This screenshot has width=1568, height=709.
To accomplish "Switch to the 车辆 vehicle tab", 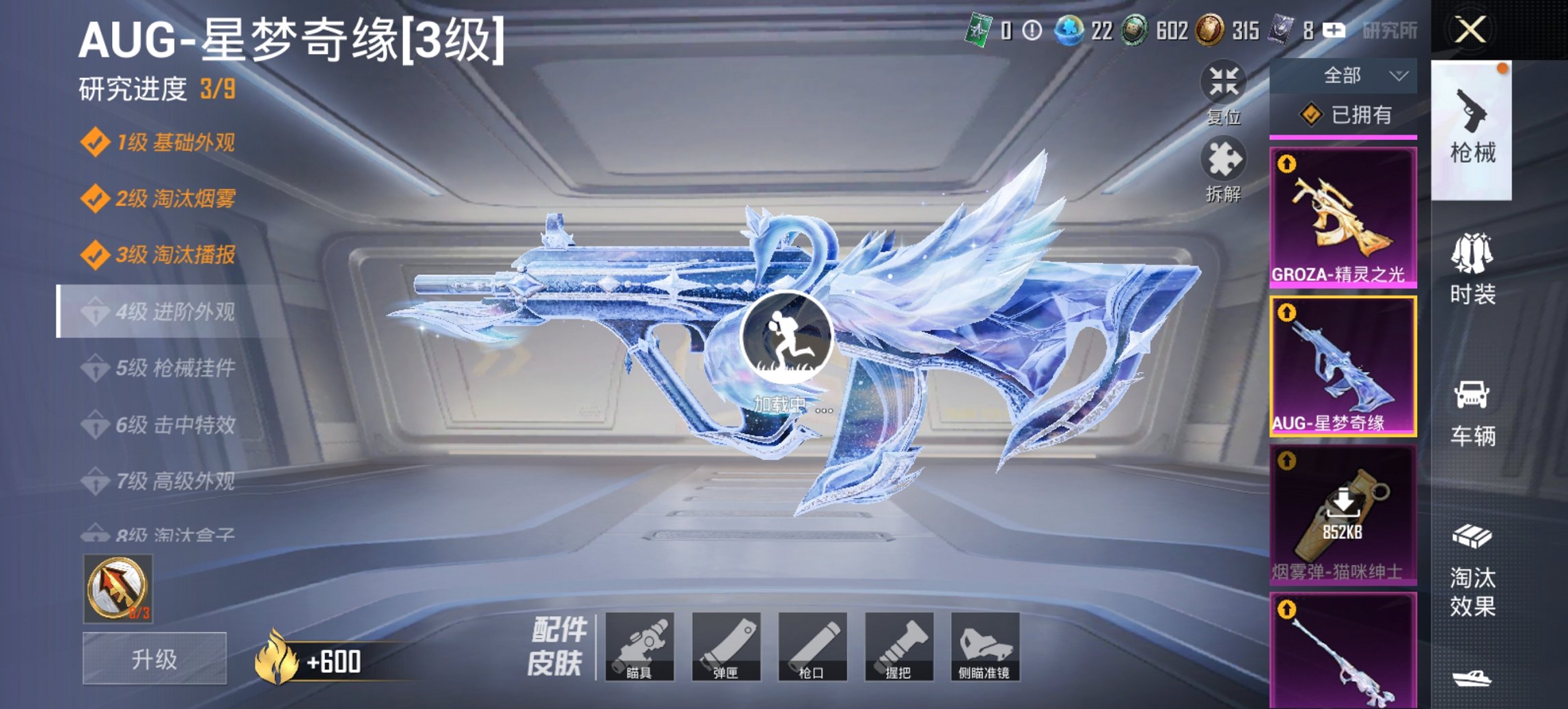I will tap(1476, 410).
